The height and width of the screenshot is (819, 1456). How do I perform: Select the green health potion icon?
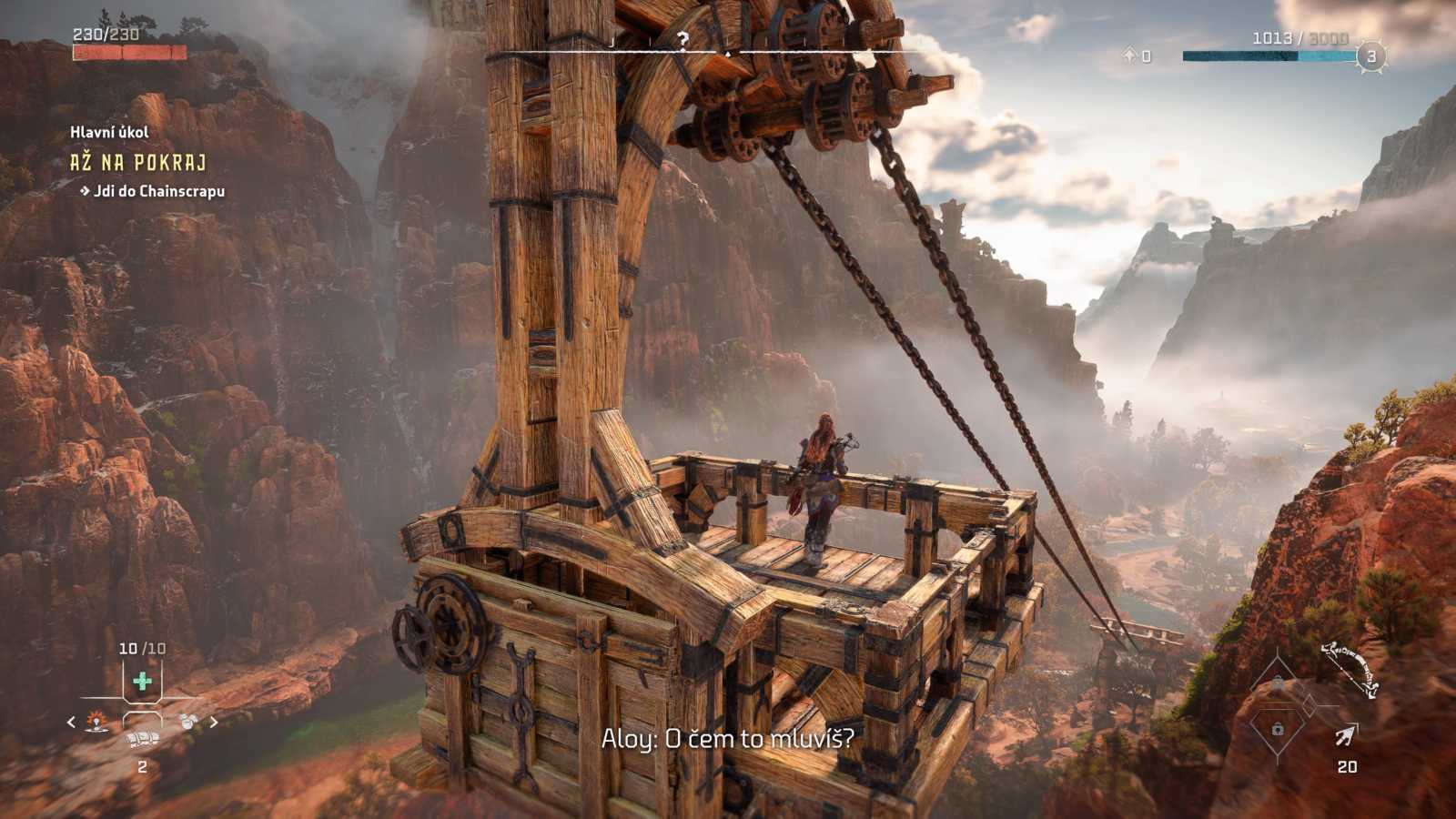(143, 681)
